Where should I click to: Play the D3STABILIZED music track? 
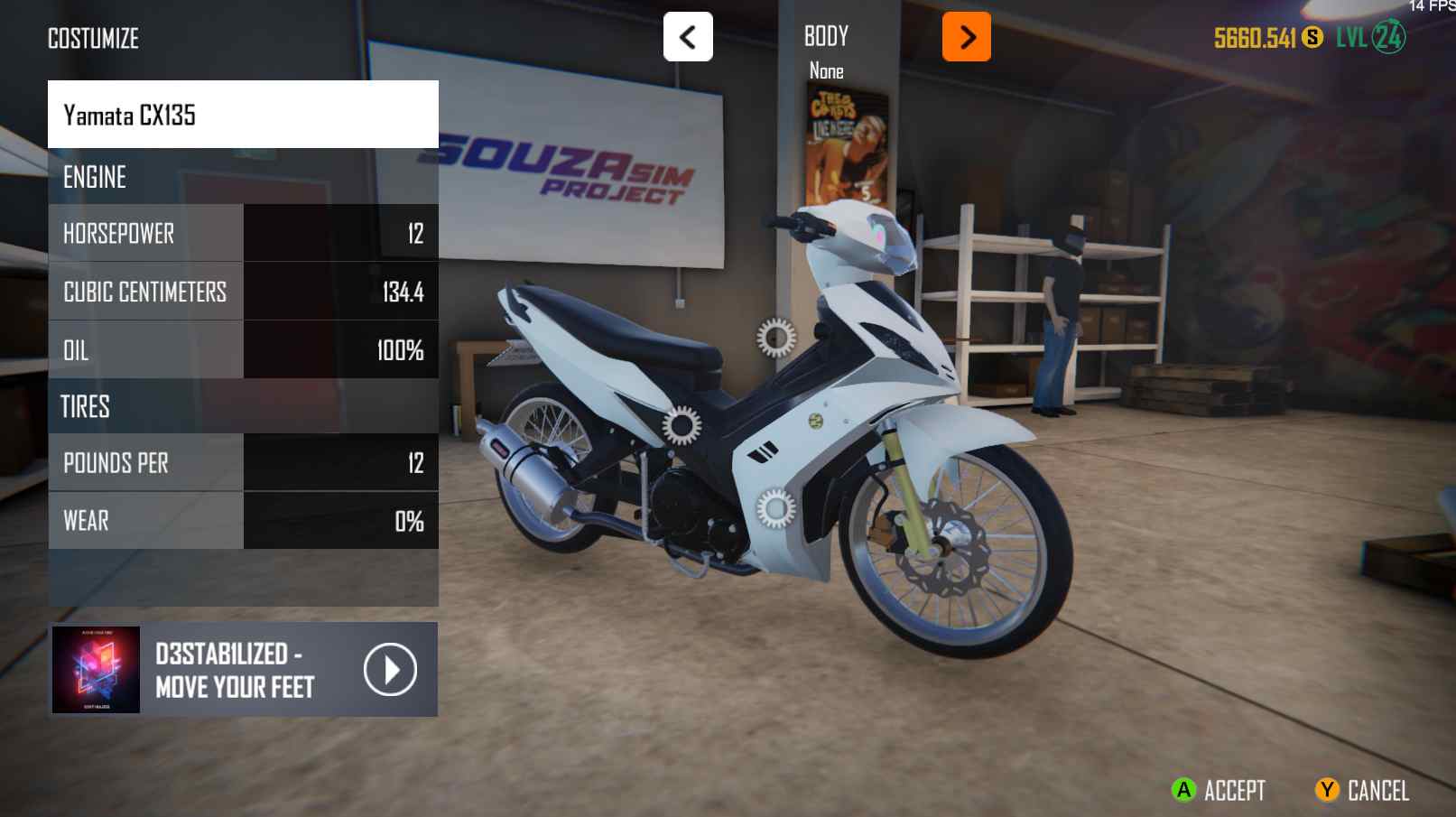coord(390,669)
